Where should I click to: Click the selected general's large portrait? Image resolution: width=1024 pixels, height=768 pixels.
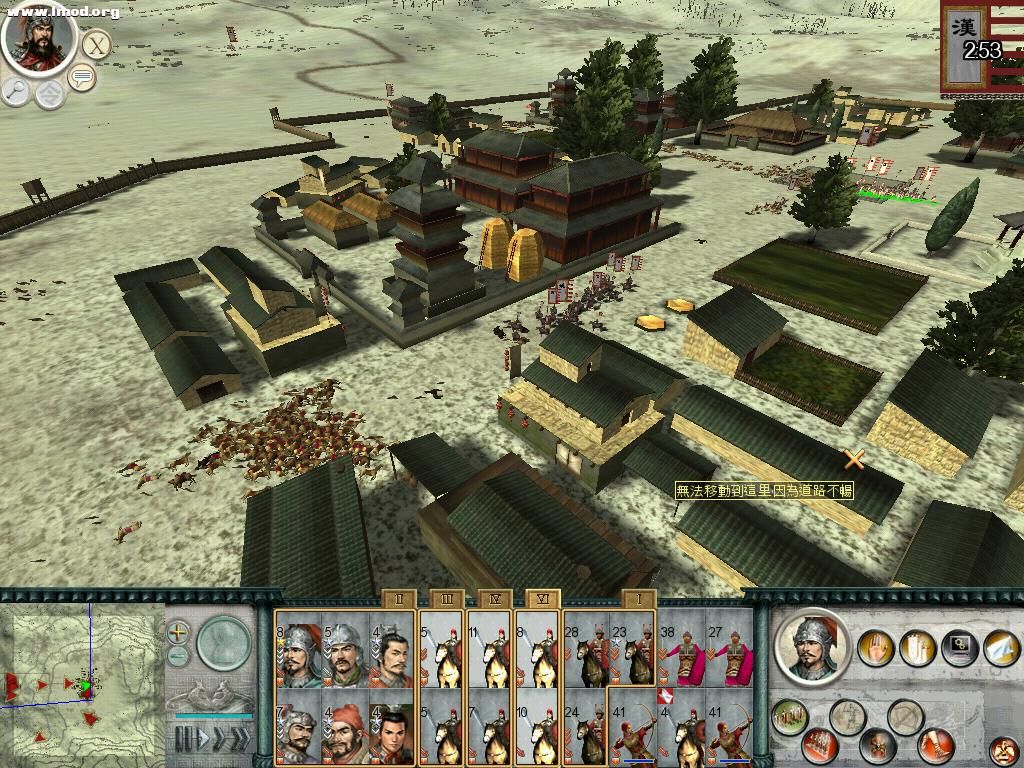pyautogui.click(x=812, y=645)
